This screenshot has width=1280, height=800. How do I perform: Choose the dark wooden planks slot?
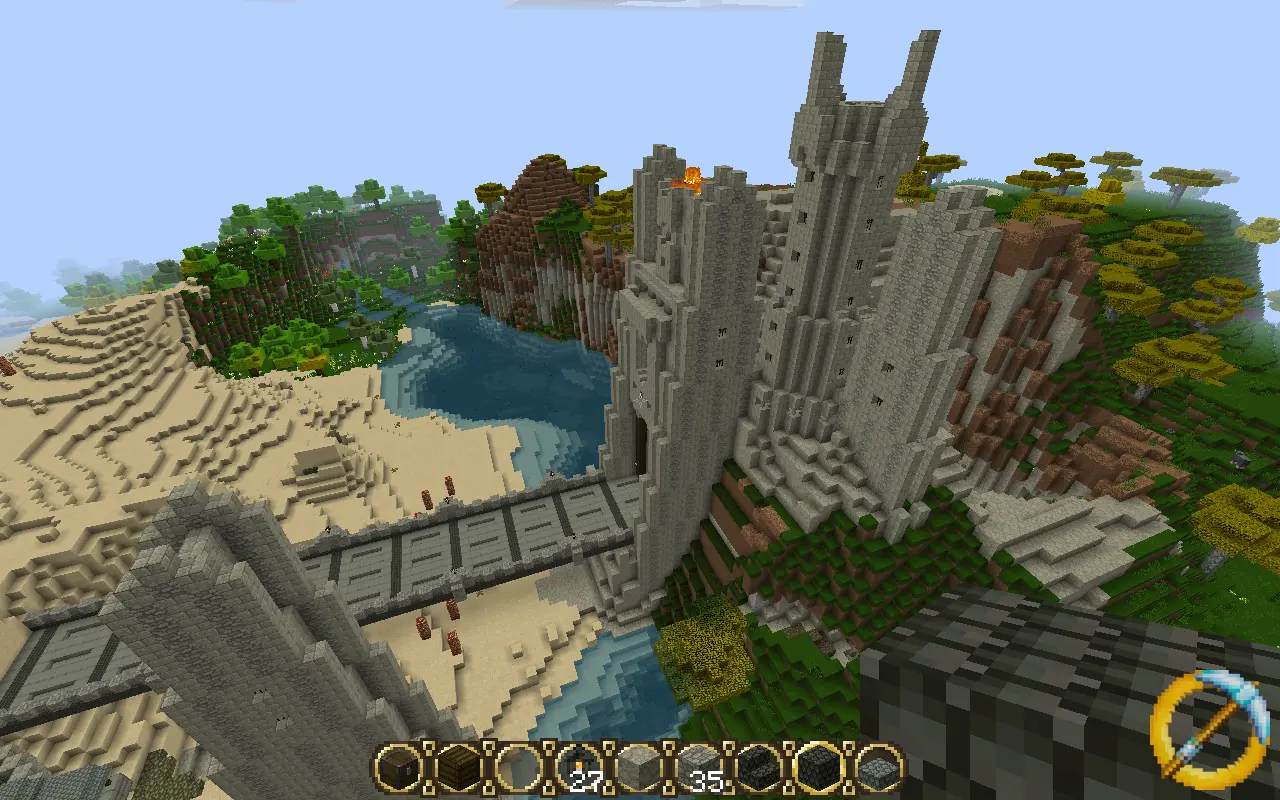460,768
